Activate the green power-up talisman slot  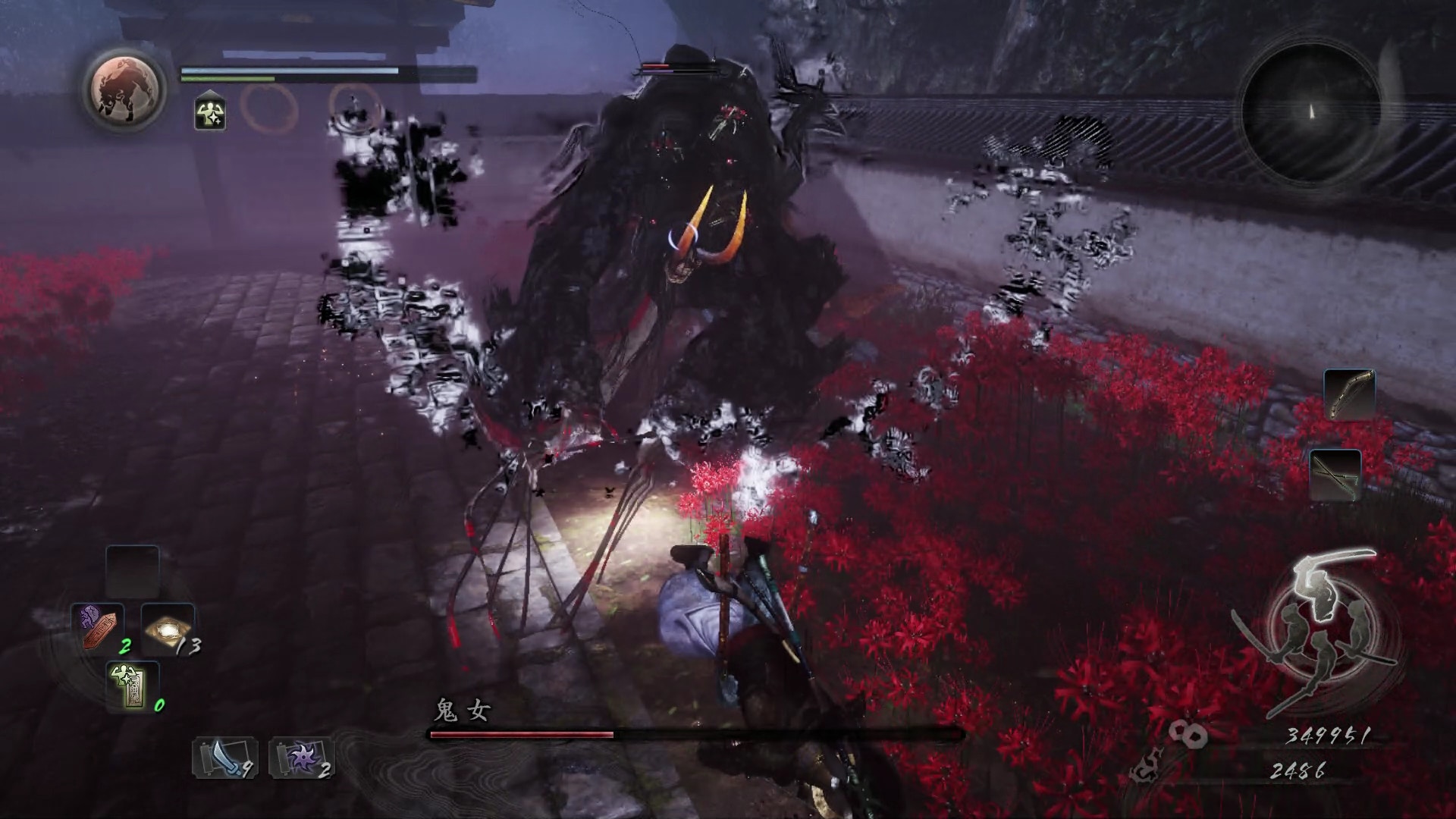click(x=133, y=686)
